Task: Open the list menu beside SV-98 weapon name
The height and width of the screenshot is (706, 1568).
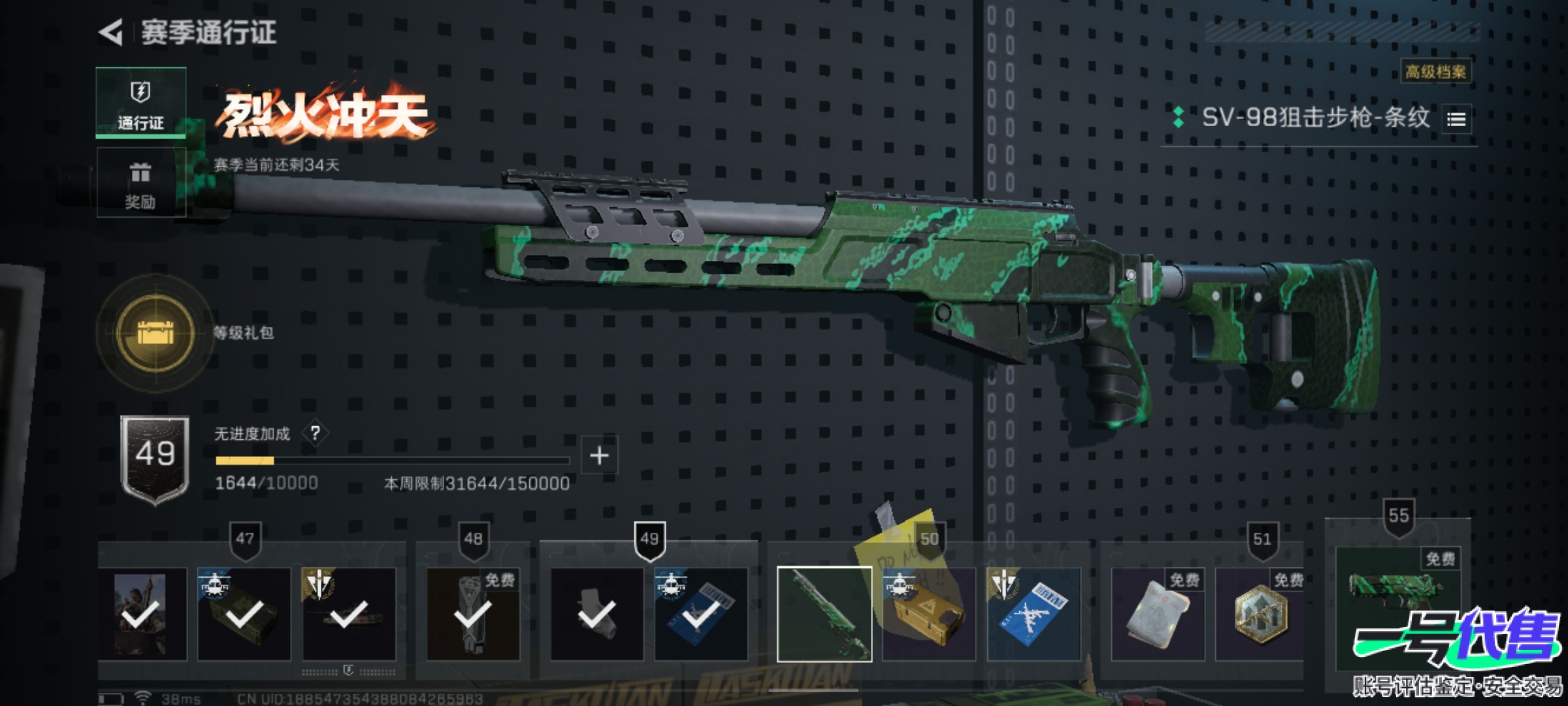Action: [1456, 120]
